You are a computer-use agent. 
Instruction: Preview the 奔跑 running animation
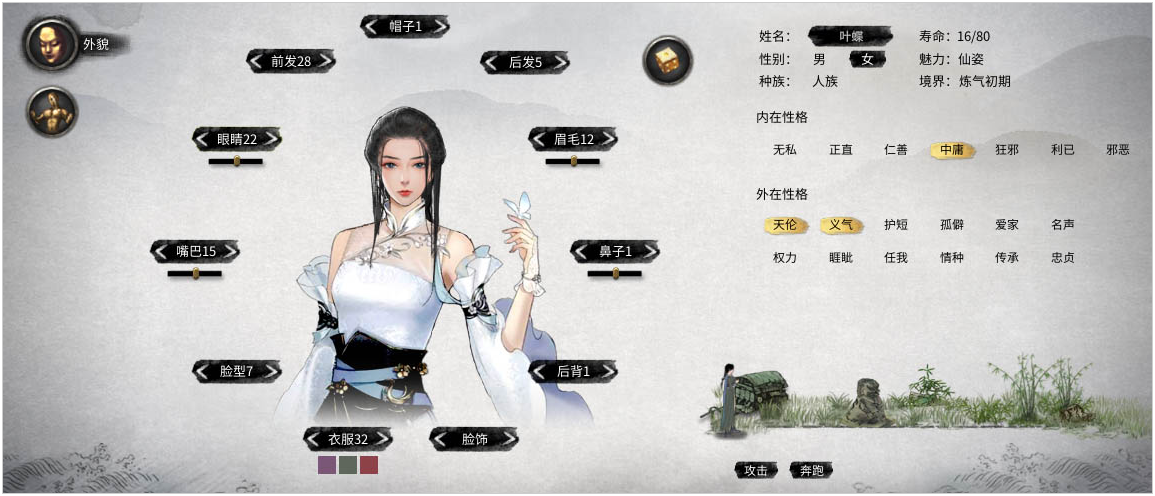click(x=811, y=470)
